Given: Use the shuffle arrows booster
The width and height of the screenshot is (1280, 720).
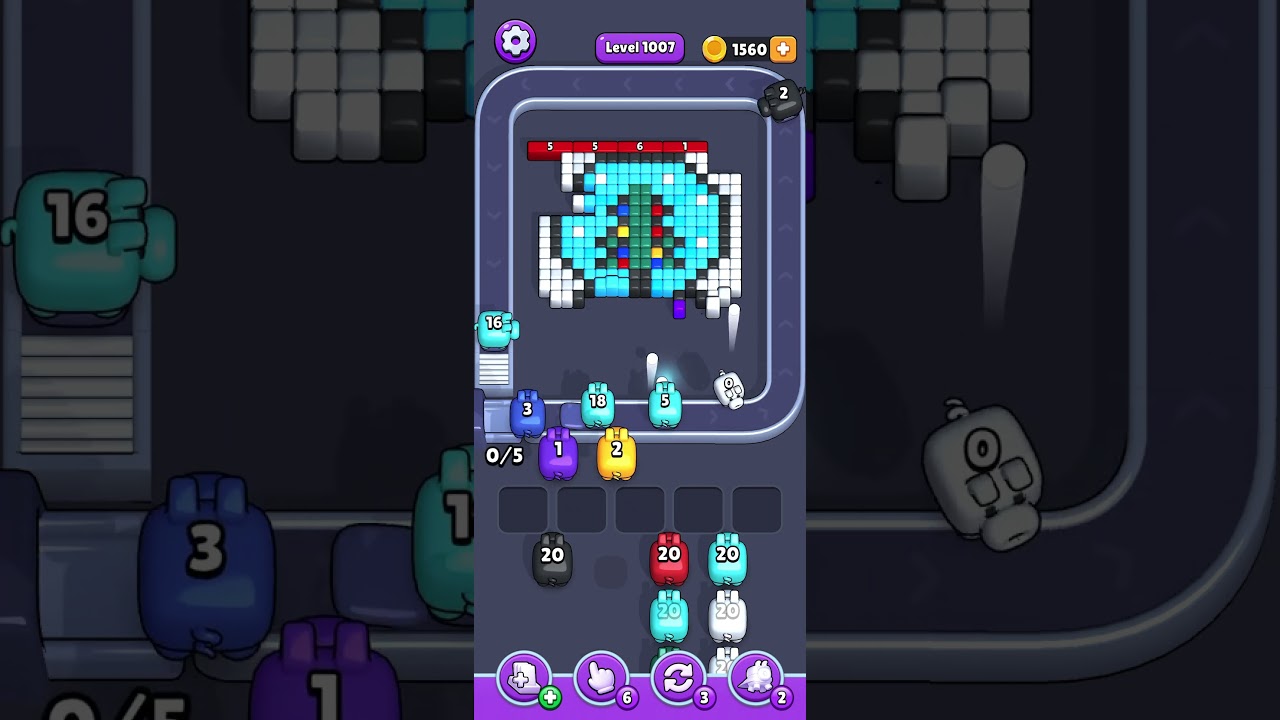Looking at the screenshot, I should click(x=678, y=679).
